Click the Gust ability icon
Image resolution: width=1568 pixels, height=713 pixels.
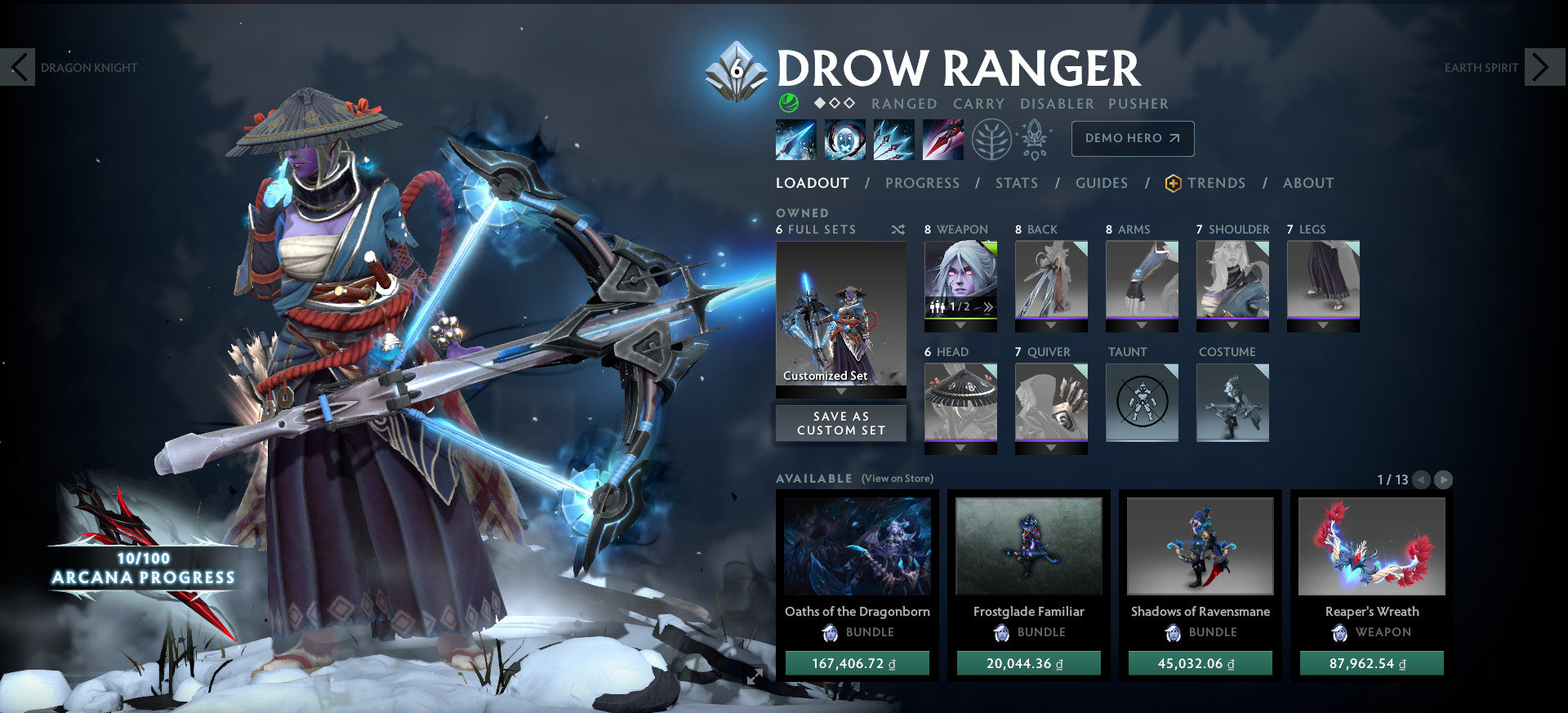(x=844, y=139)
